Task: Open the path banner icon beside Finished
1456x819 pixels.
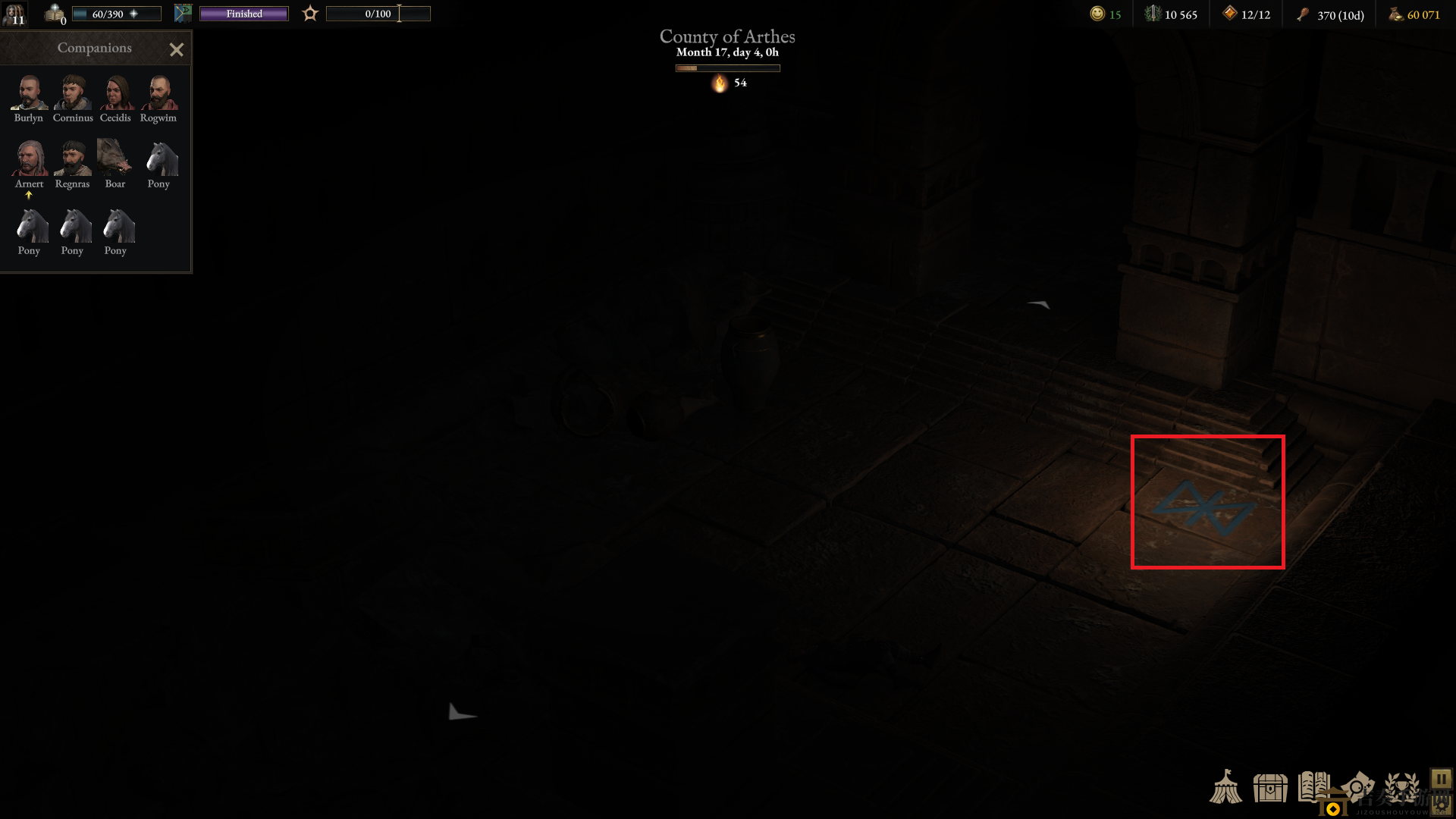Action: (183, 13)
